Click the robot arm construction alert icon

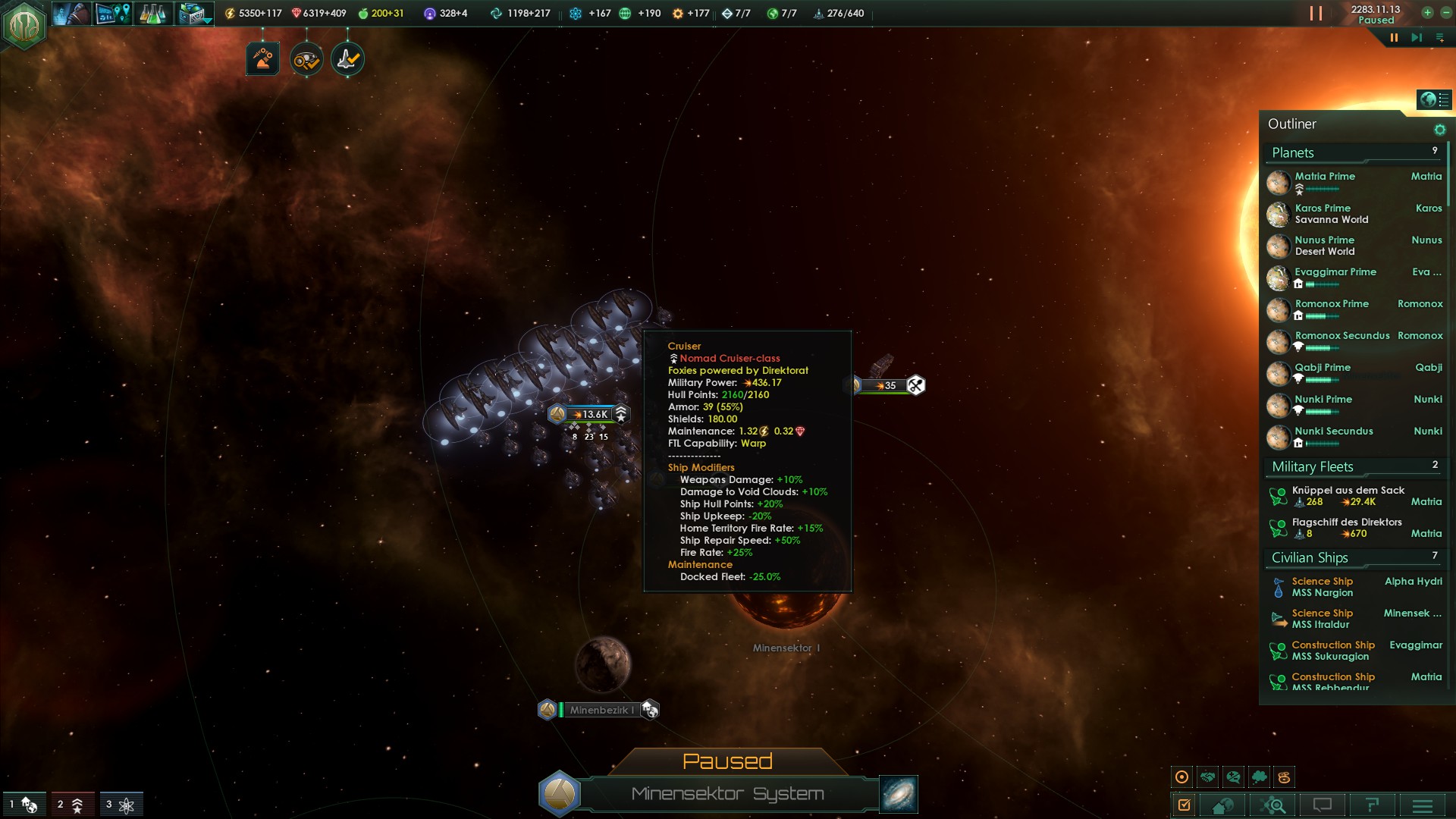263,59
